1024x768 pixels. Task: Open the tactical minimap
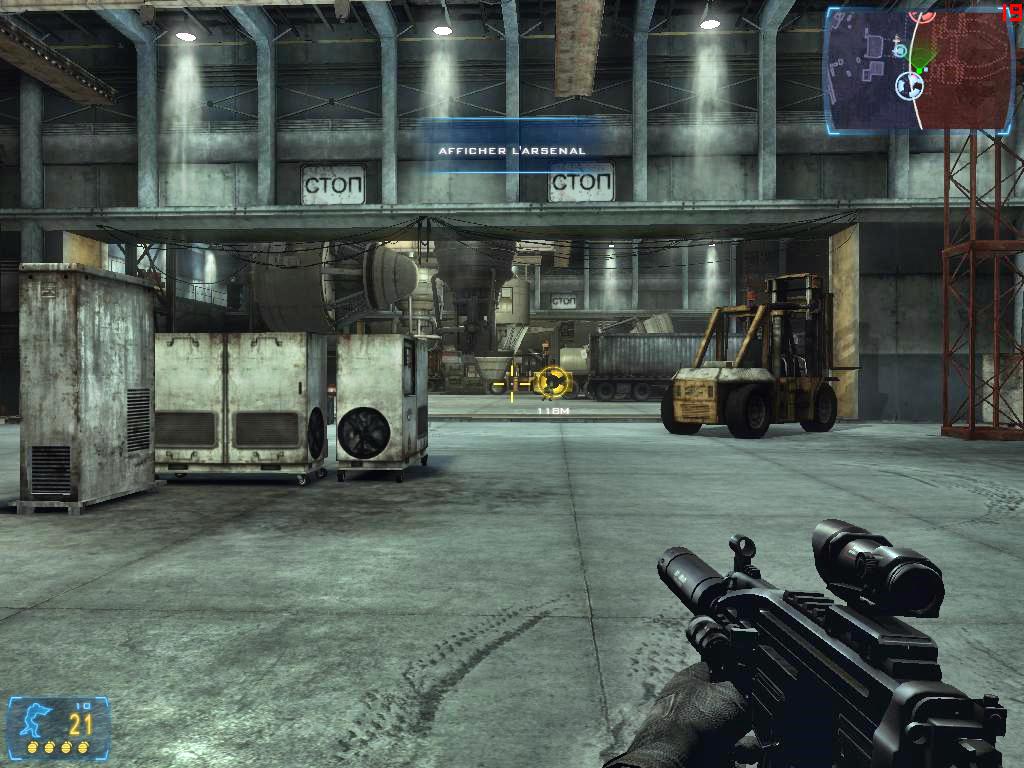(918, 68)
